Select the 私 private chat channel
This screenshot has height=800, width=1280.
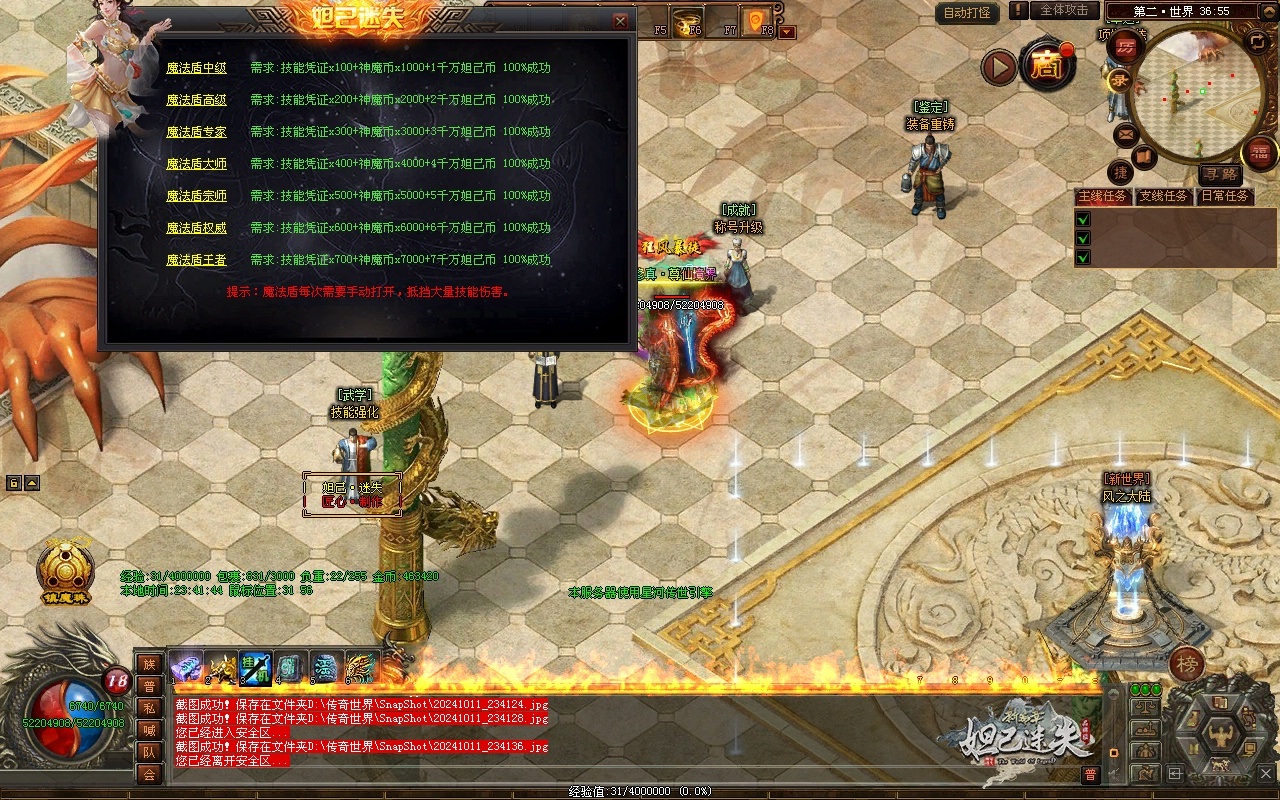point(149,708)
